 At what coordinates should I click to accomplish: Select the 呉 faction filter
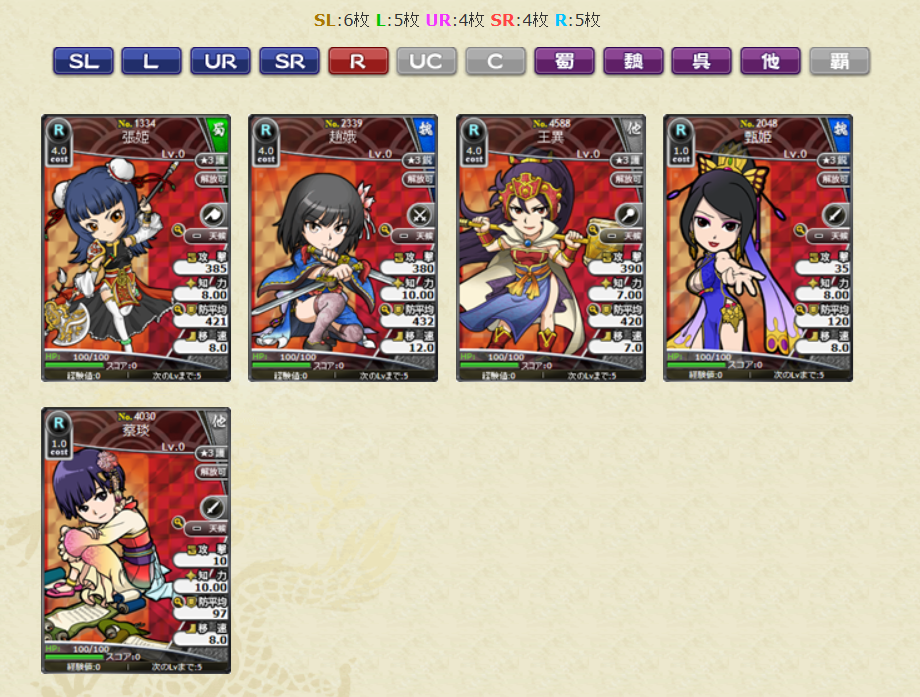(702, 61)
